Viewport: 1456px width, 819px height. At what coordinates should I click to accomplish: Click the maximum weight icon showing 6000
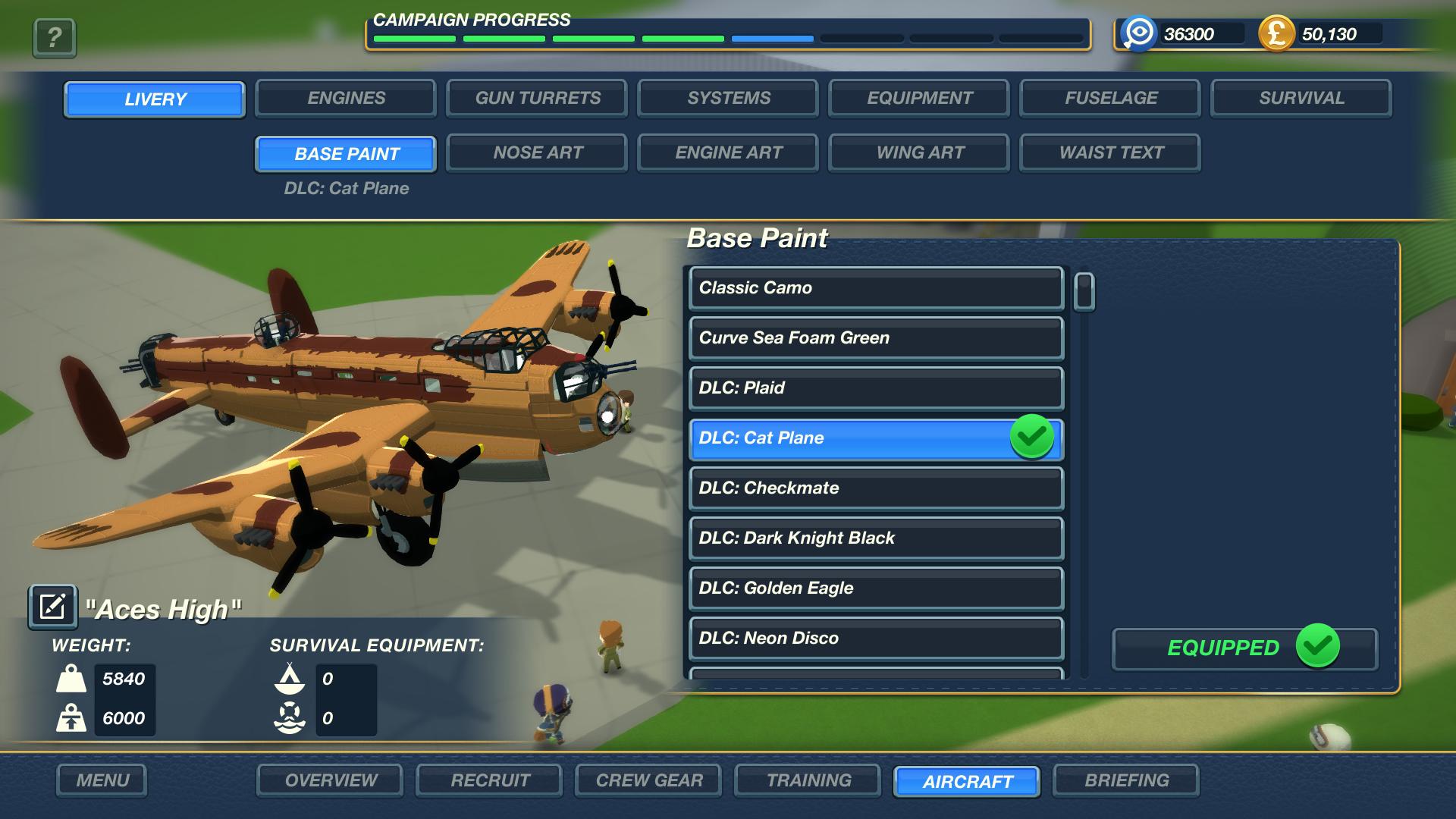coord(72,717)
